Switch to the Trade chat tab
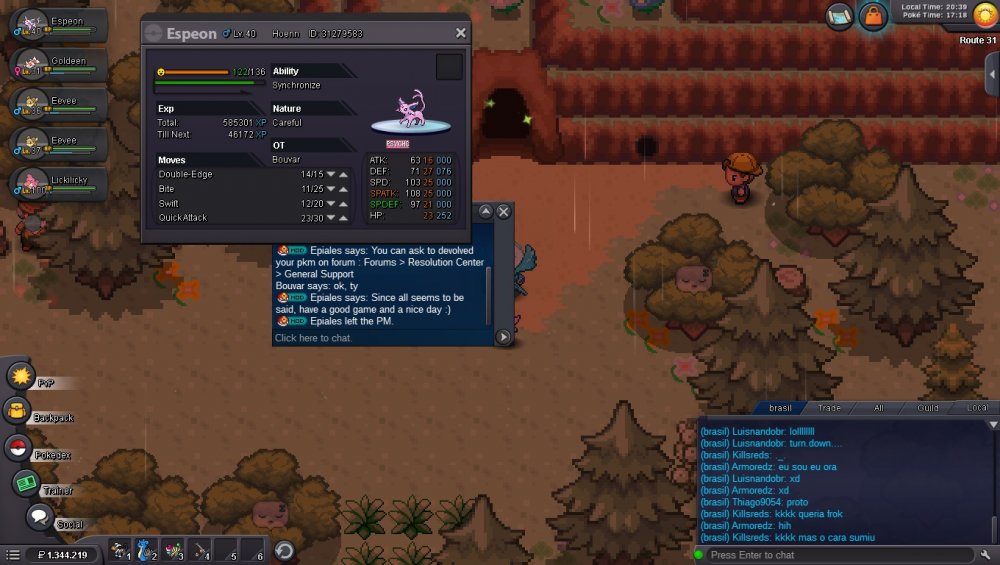This screenshot has height=565, width=1000. [x=829, y=408]
